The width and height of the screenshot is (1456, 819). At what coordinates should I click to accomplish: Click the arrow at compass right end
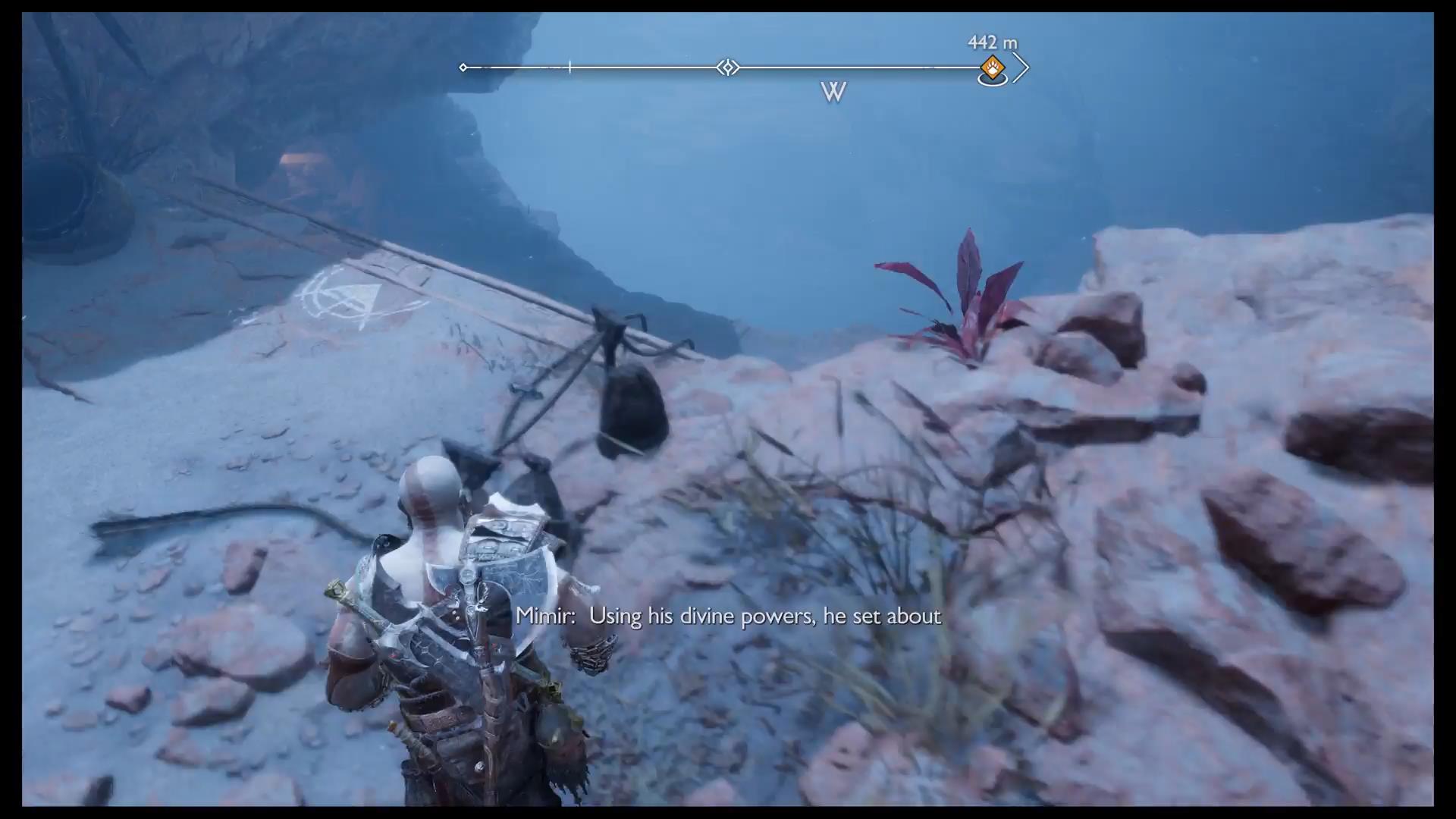coord(1021,67)
